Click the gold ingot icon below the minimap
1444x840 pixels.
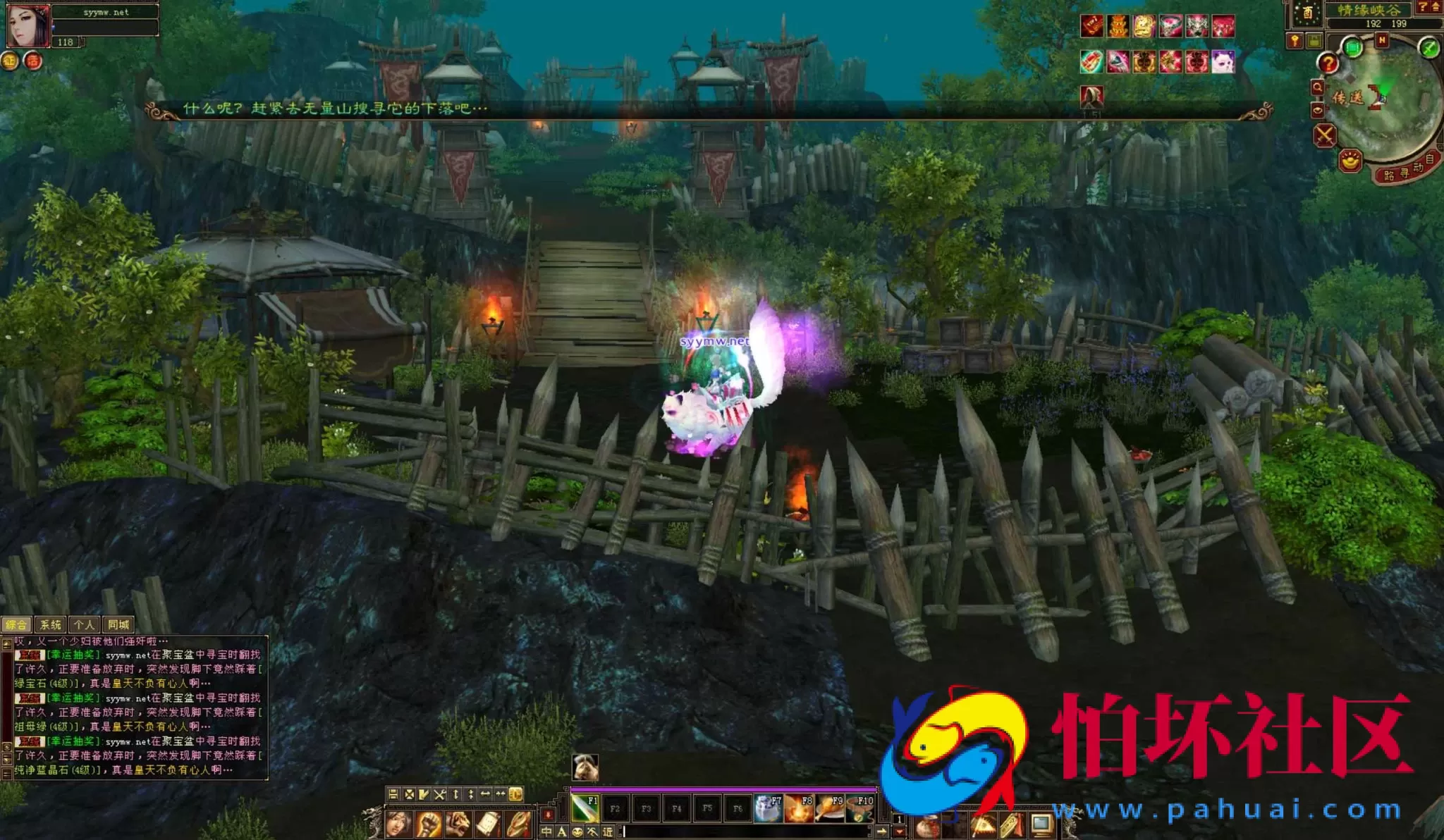coord(1350,160)
